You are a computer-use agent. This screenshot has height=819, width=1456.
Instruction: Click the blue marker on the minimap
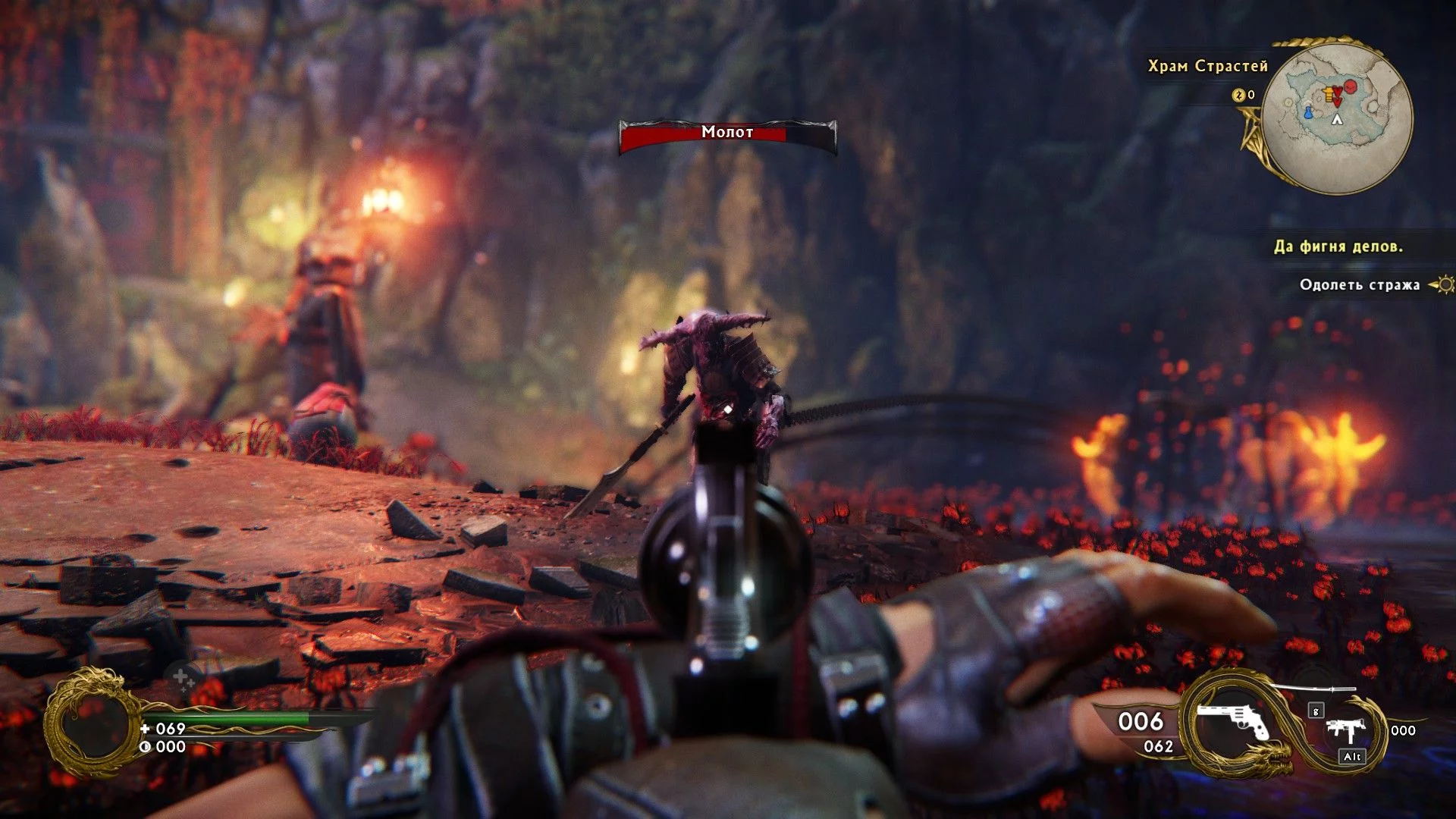1308,113
